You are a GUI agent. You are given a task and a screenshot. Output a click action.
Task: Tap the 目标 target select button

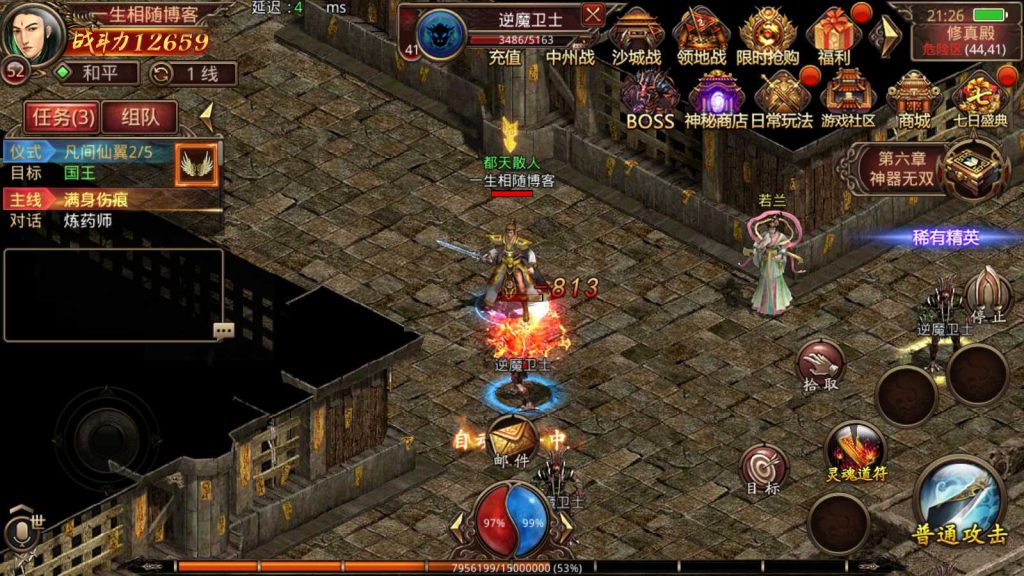click(763, 470)
